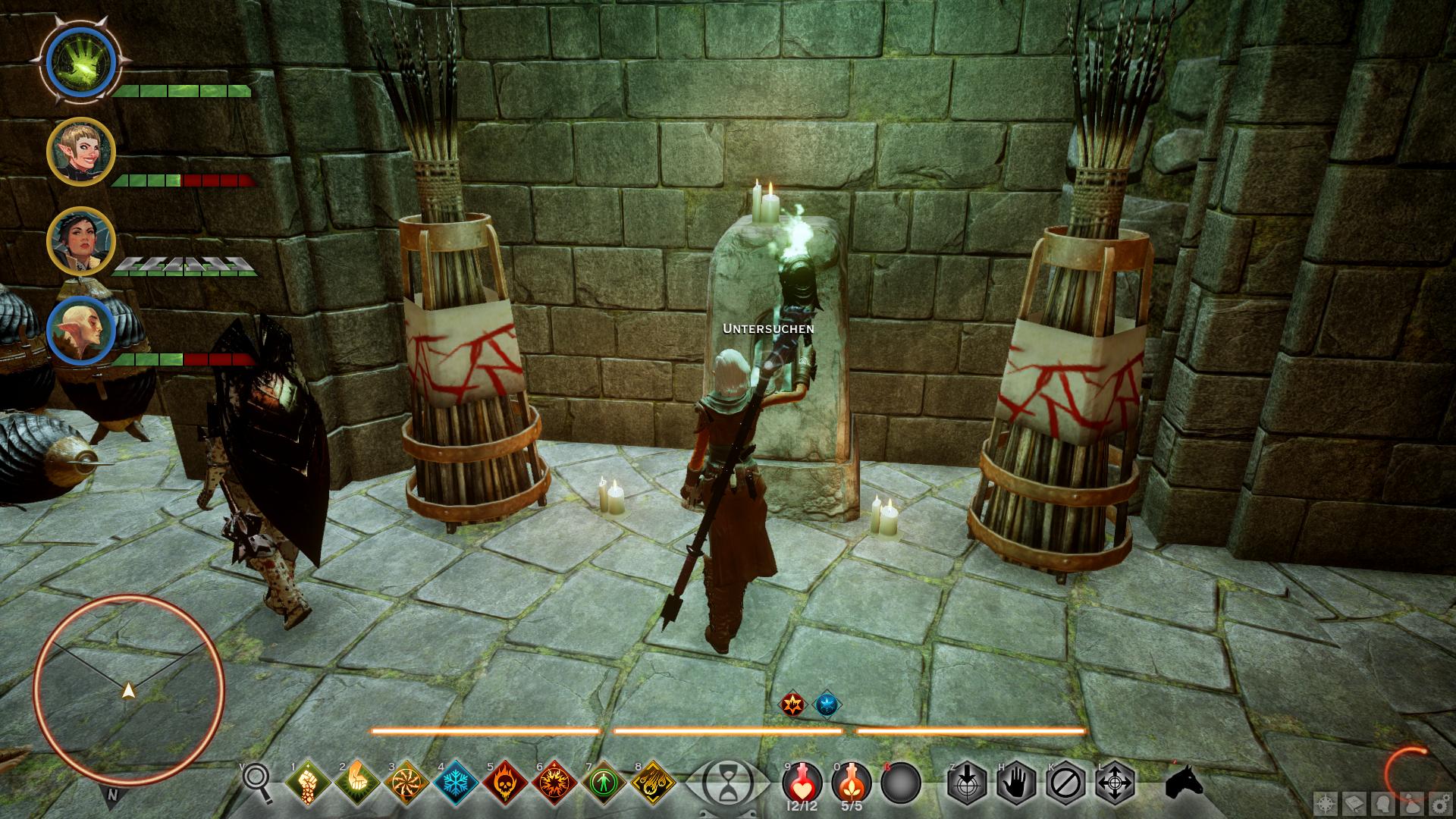Cast the blue snowflake ice spell

pos(455,781)
